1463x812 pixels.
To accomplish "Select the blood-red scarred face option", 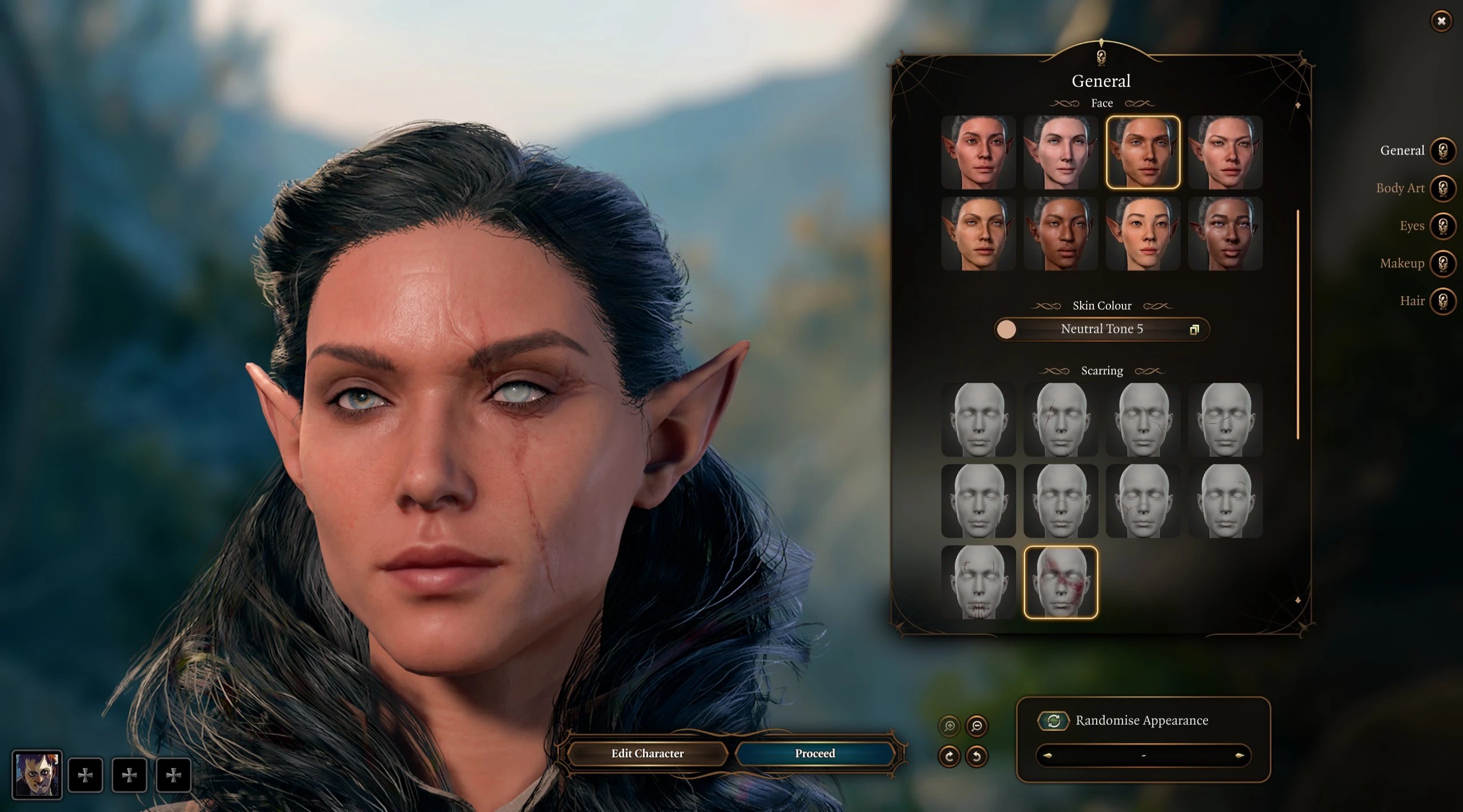I will pos(1060,582).
